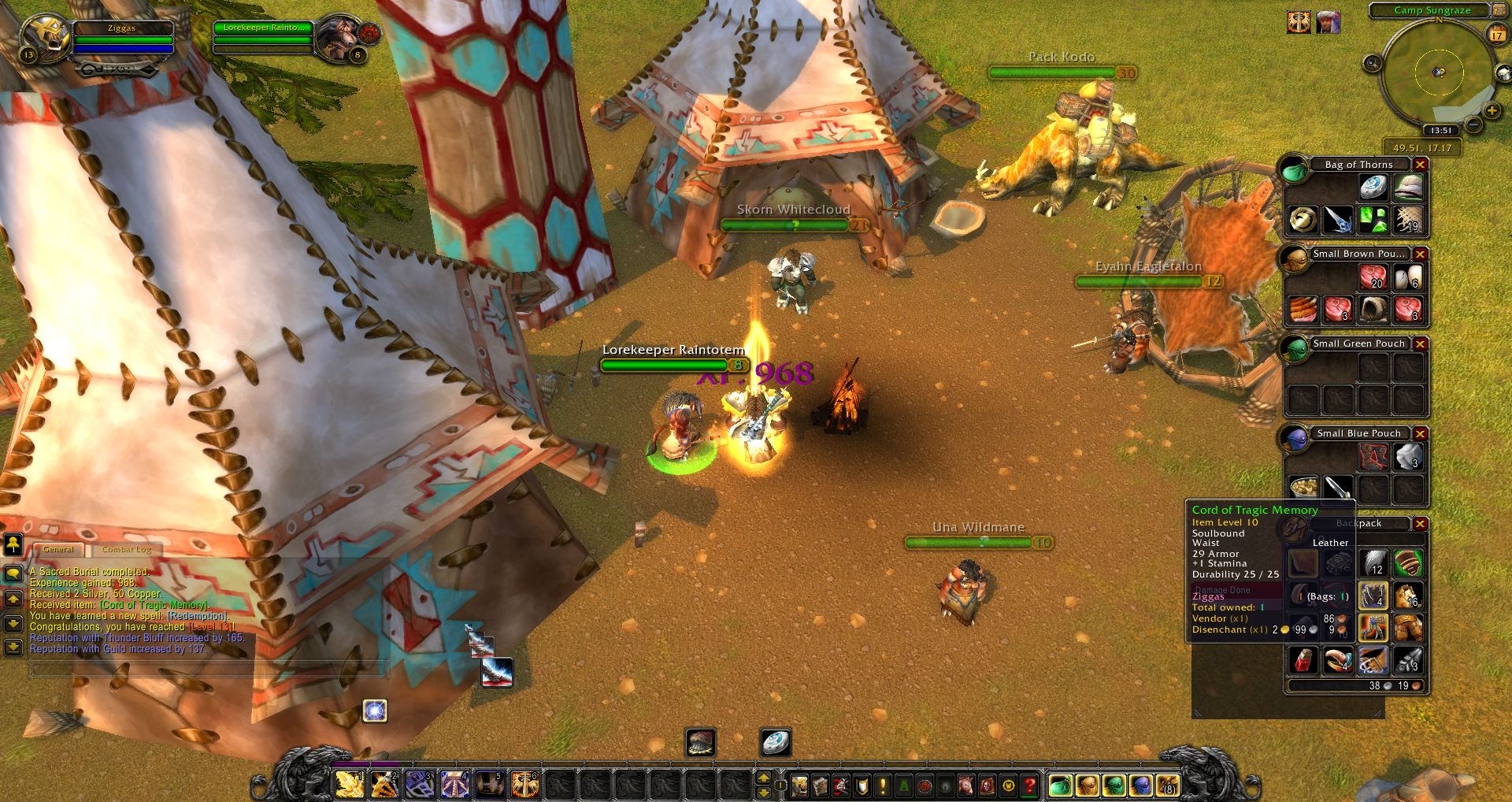Use the stack of 20 raw meat
1512x802 pixels.
tap(1373, 277)
